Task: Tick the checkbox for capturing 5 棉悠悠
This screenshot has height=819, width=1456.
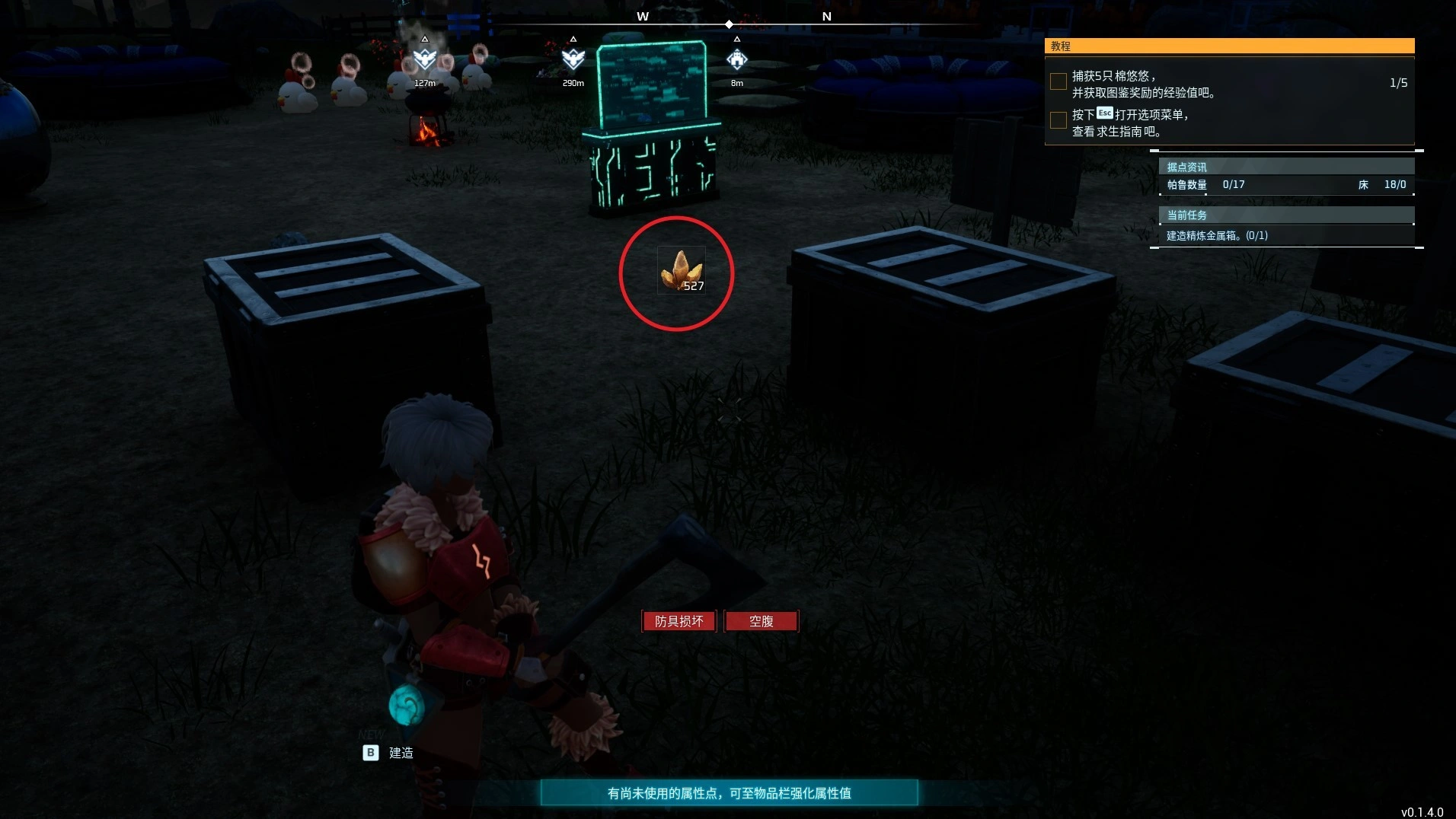Action: coord(1058,81)
